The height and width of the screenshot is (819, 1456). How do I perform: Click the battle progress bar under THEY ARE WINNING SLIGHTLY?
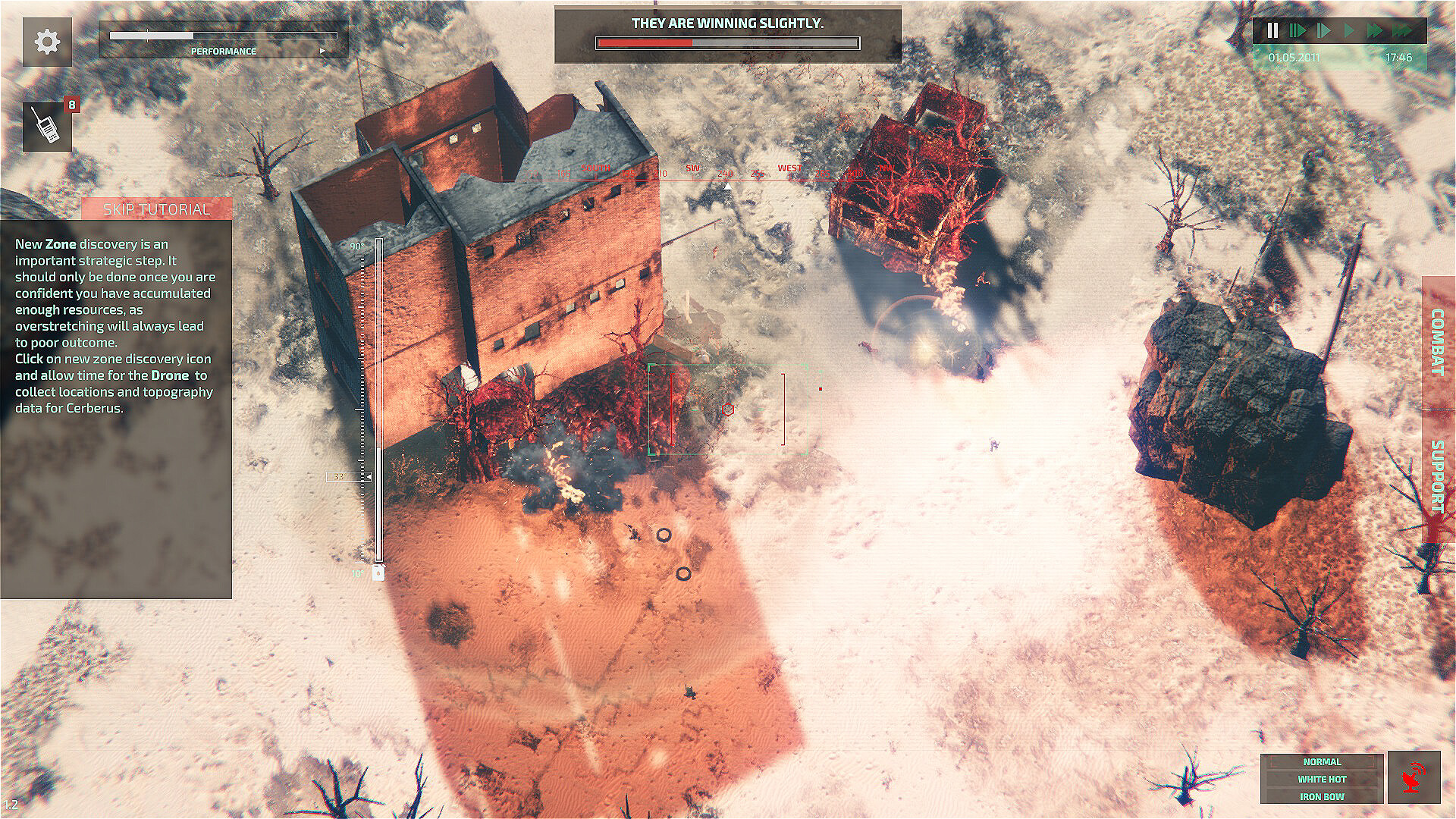[728, 43]
